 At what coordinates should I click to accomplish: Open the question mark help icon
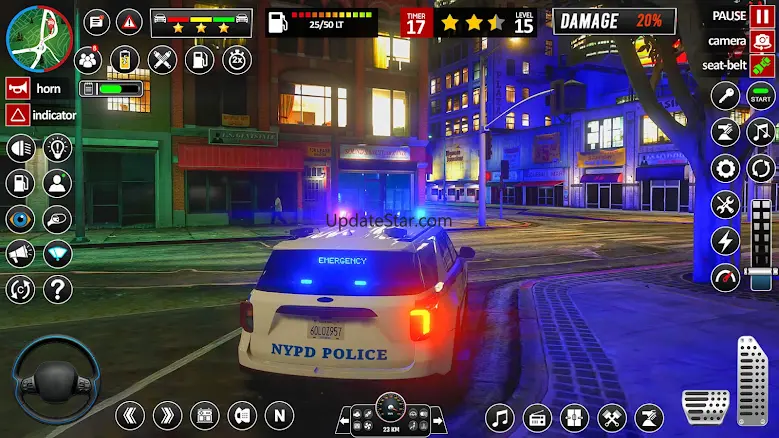(x=58, y=290)
